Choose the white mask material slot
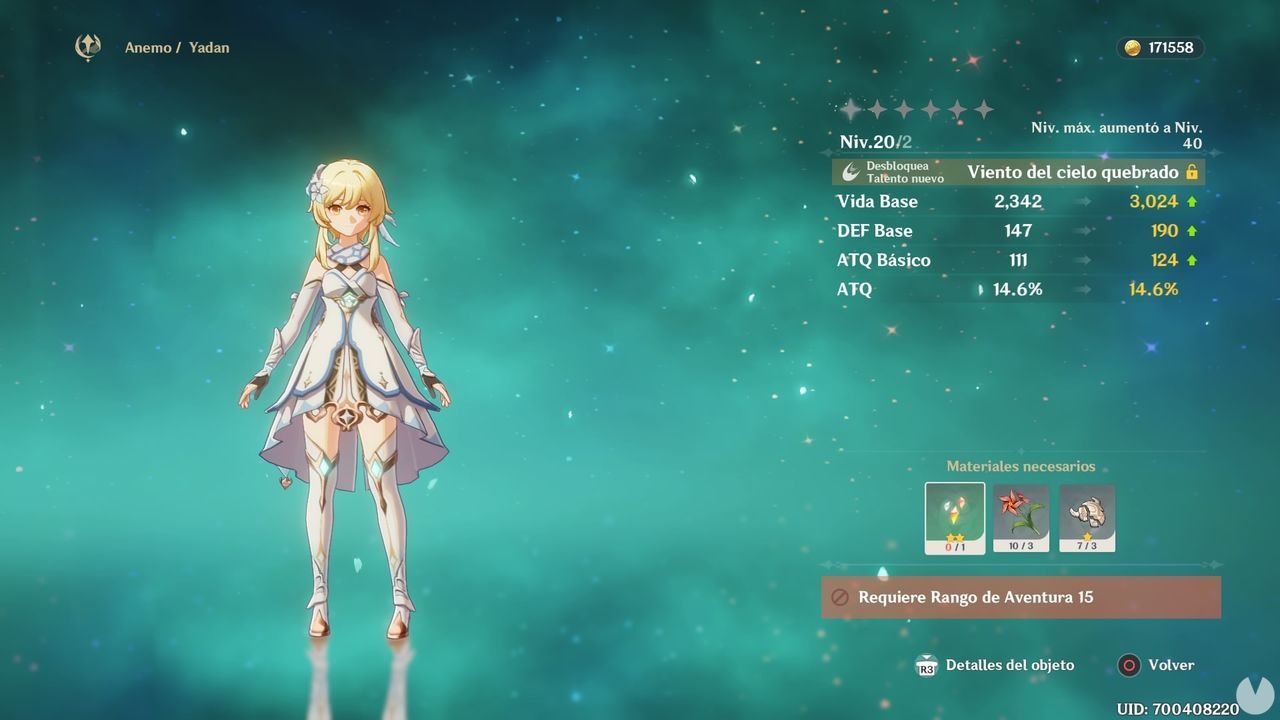The image size is (1280, 720). (1087, 518)
